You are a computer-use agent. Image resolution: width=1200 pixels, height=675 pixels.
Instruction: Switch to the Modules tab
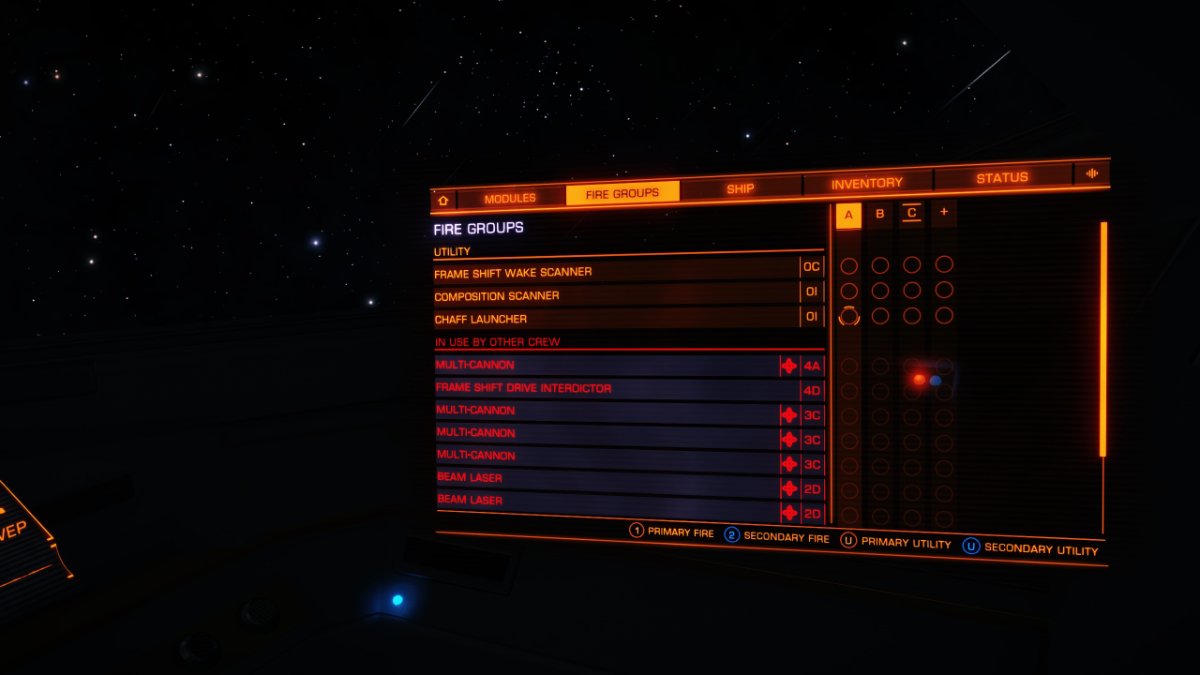click(x=510, y=198)
